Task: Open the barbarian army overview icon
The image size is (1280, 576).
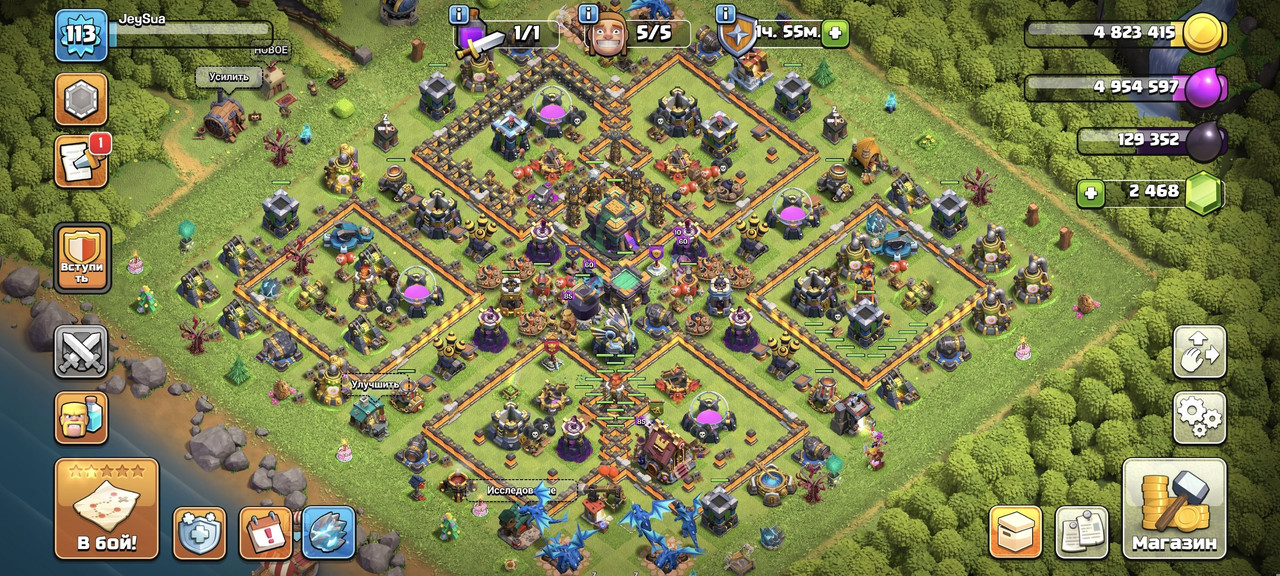Action: (x=81, y=416)
